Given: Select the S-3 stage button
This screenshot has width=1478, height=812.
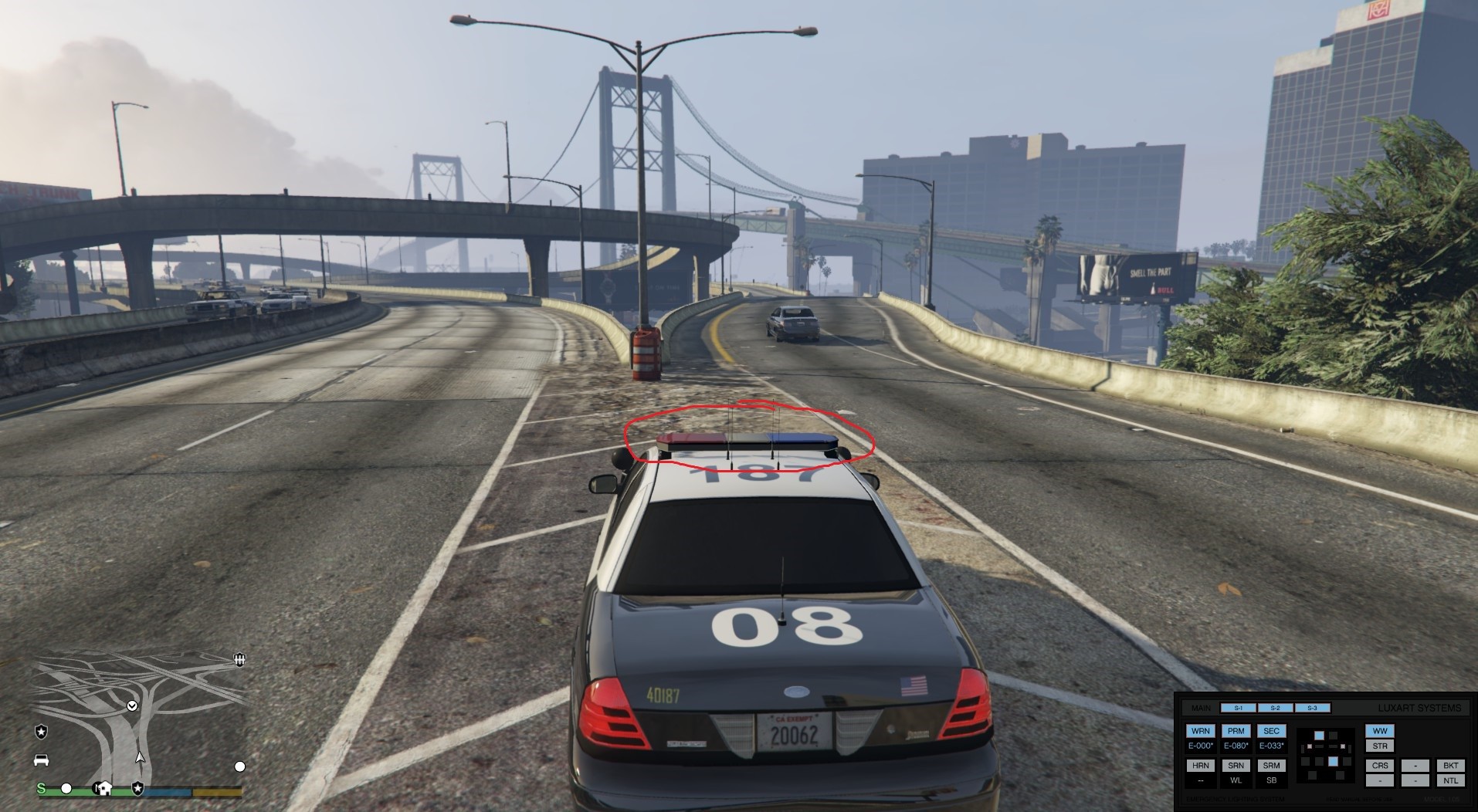Looking at the screenshot, I should pyautogui.click(x=1312, y=708).
